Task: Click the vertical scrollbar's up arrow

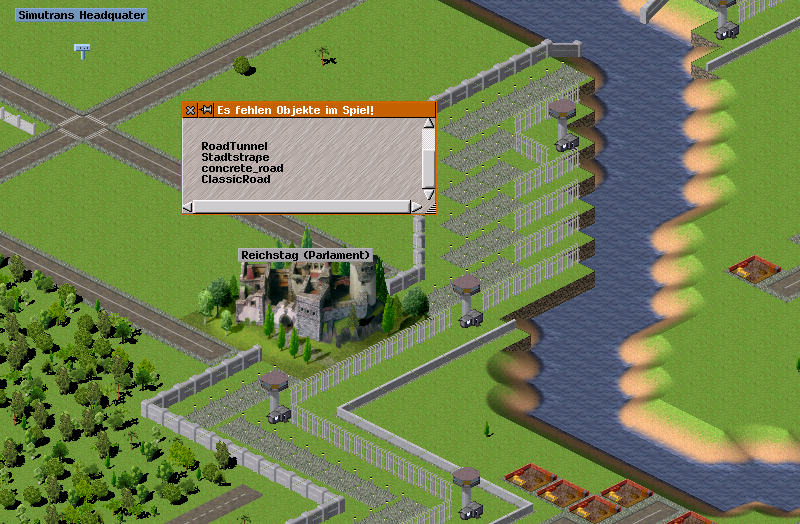Action: click(x=429, y=125)
